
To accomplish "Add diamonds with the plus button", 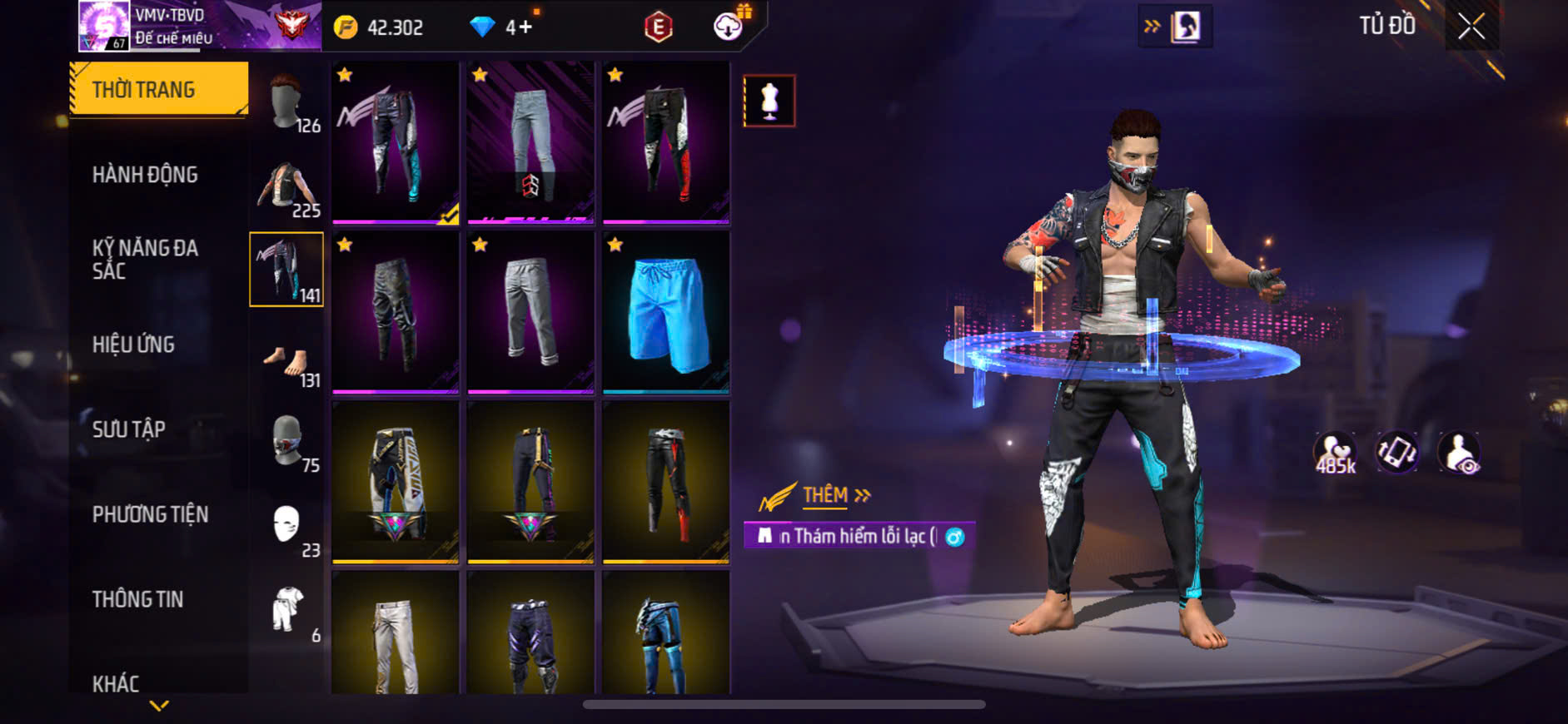I will [525, 27].
